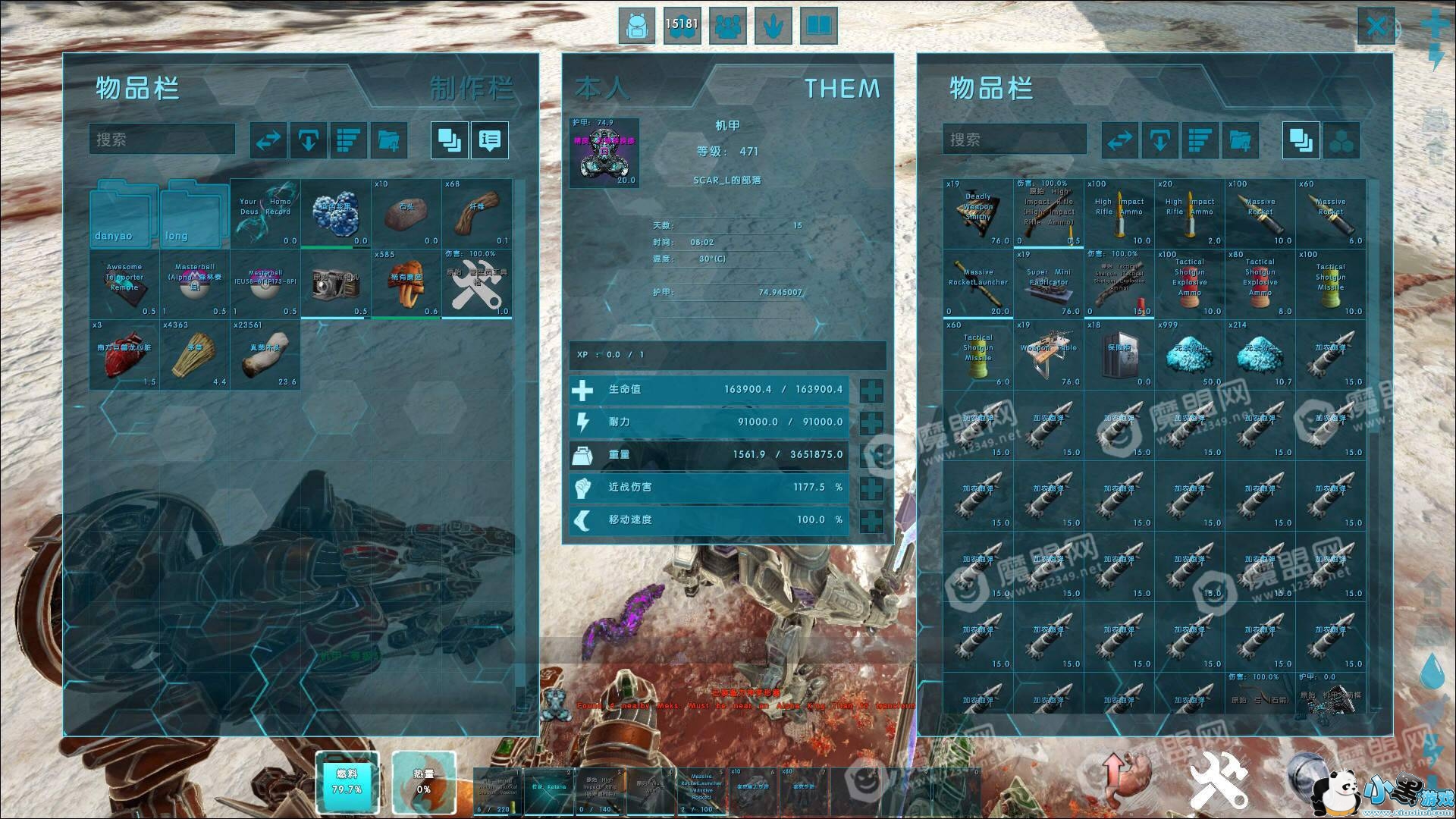Open the danyao folder
The height and width of the screenshot is (819, 1456).
pyautogui.click(x=124, y=213)
